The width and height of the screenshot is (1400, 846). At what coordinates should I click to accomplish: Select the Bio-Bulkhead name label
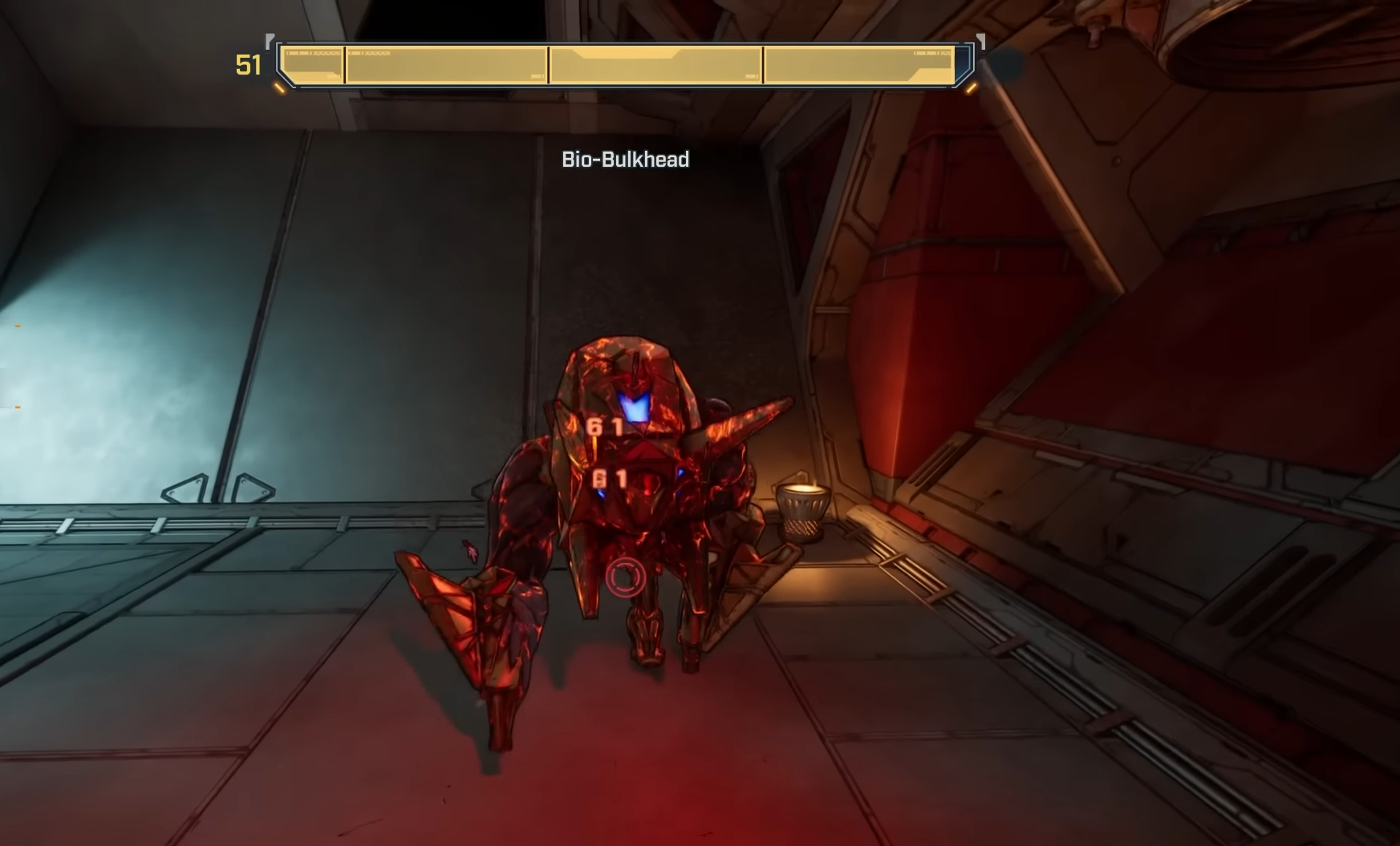[x=626, y=160]
